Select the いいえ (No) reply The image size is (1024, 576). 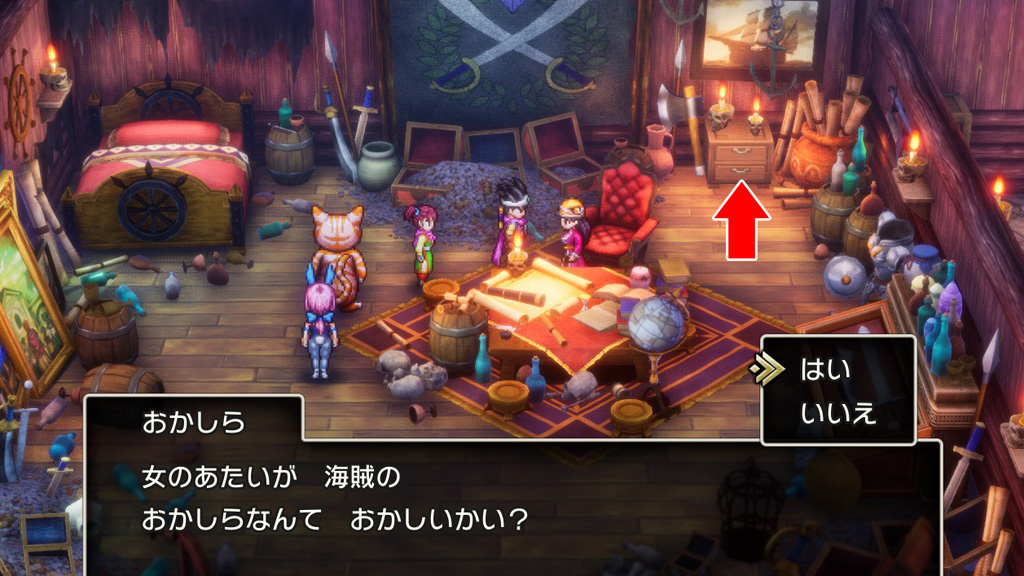point(838,412)
